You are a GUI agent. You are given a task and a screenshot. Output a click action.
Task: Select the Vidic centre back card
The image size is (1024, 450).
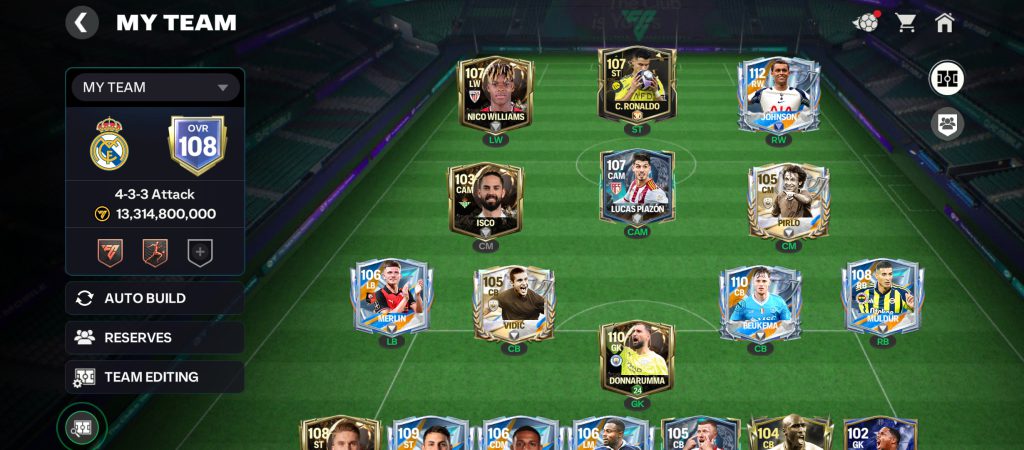click(x=514, y=303)
